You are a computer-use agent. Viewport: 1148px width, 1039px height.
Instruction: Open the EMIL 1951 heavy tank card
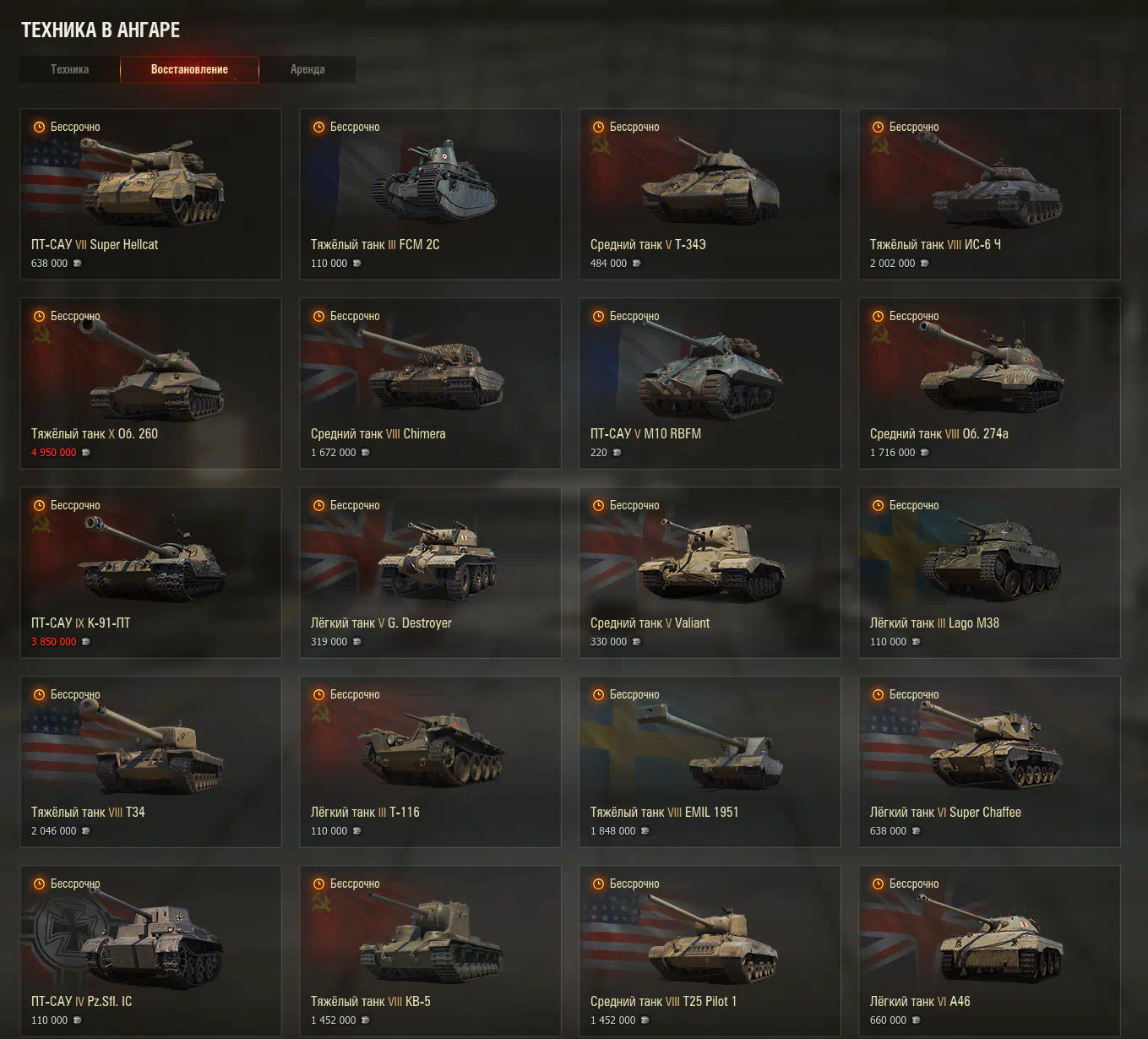click(710, 762)
